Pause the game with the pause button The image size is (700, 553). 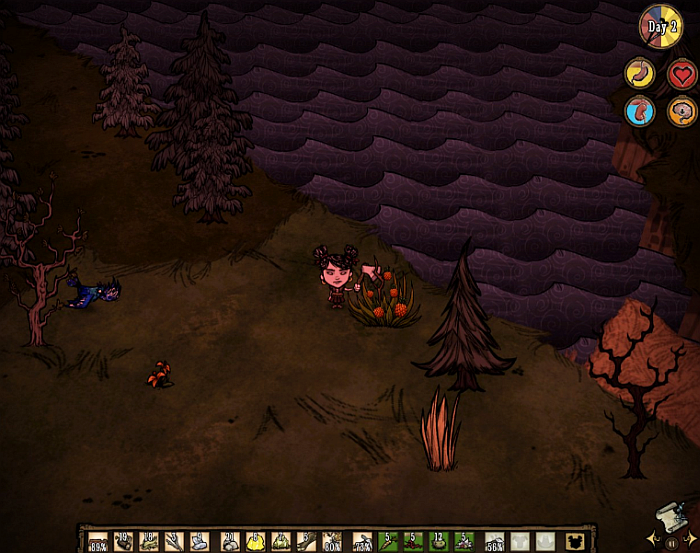(672, 541)
